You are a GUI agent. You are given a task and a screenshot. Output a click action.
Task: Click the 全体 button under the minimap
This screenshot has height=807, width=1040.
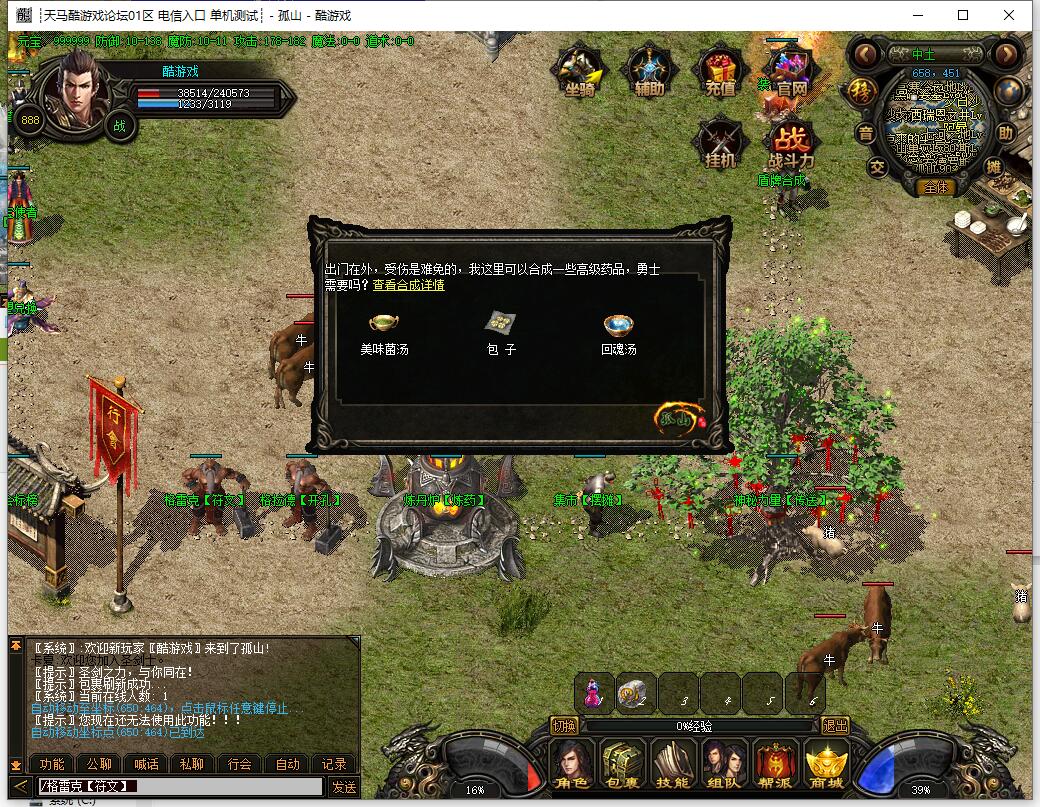937,187
